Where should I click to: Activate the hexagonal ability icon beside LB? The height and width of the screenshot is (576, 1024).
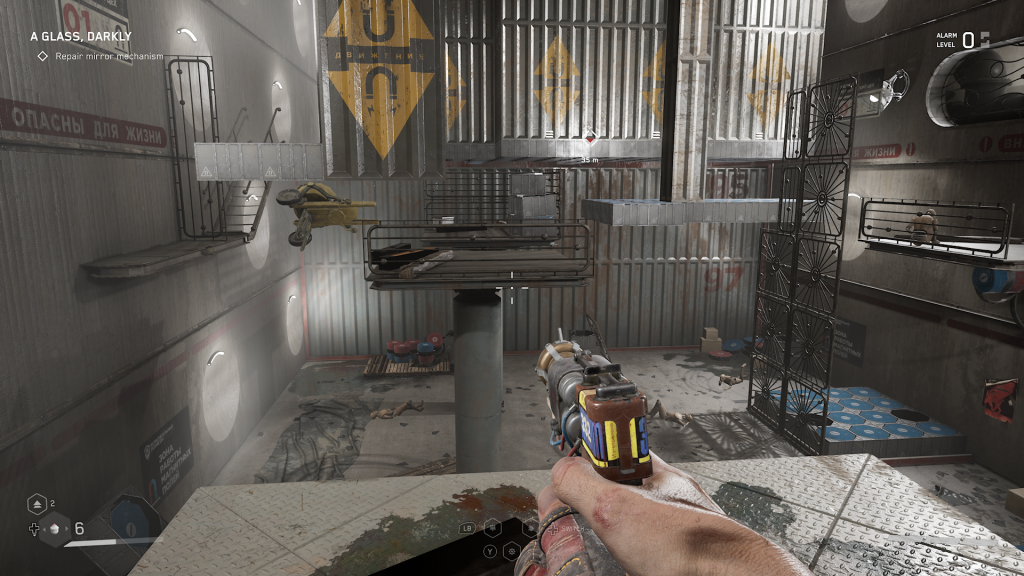492,526
